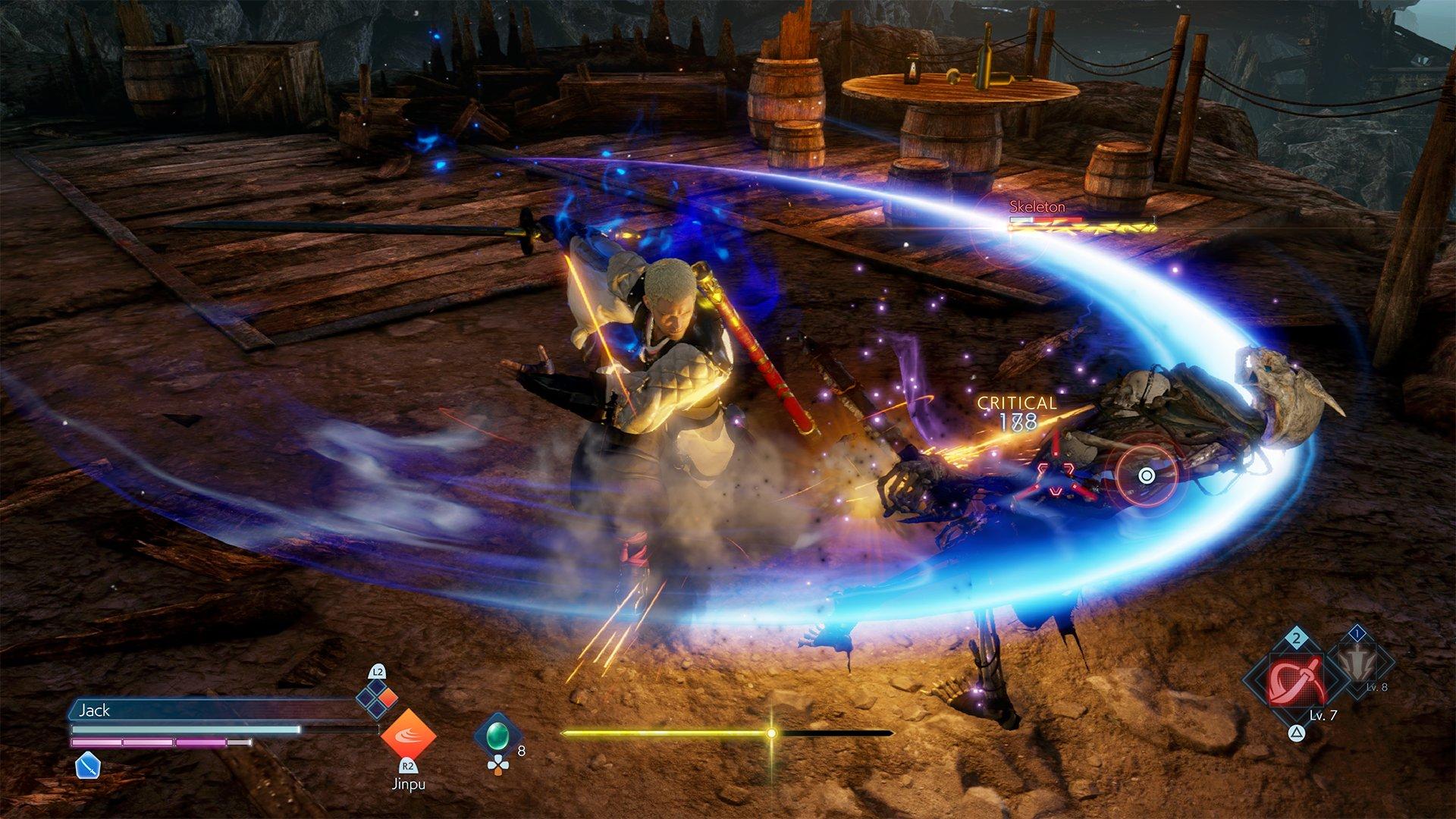The width and height of the screenshot is (1456, 819).
Task: Toggle the orange diamond in the L2 cluster
Action: click(x=387, y=696)
